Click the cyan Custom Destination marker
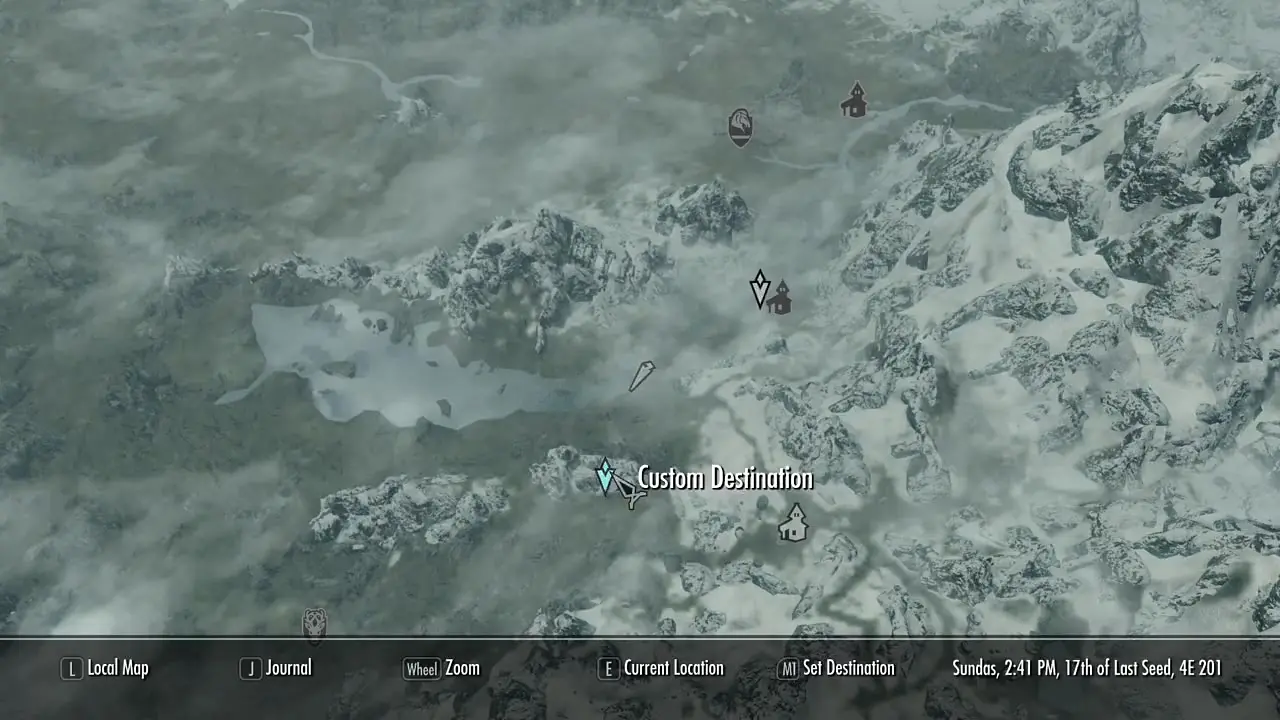This screenshot has width=1280, height=720. [605, 476]
